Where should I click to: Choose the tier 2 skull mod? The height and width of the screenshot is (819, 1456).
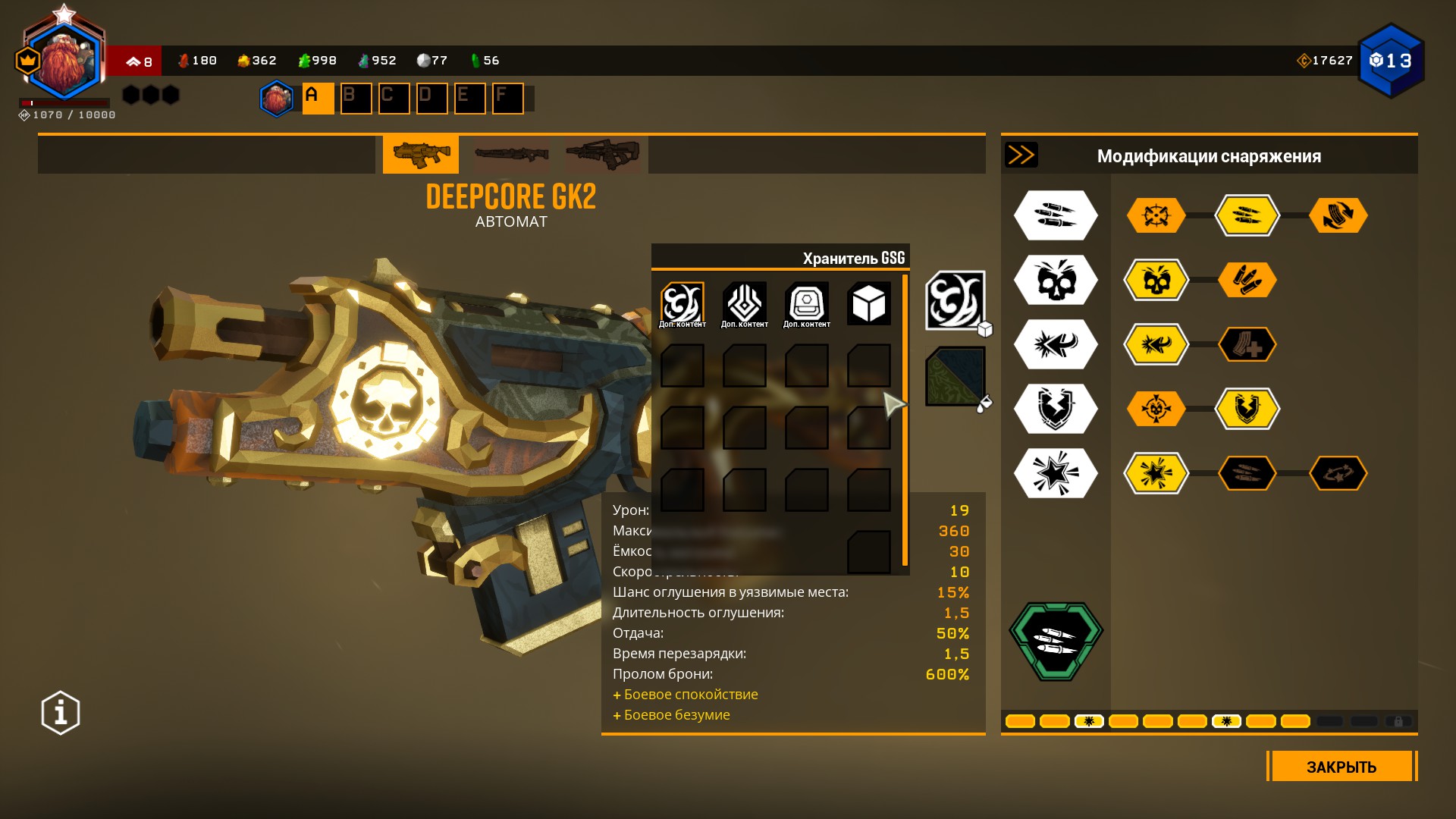click(x=1156, y=281)
